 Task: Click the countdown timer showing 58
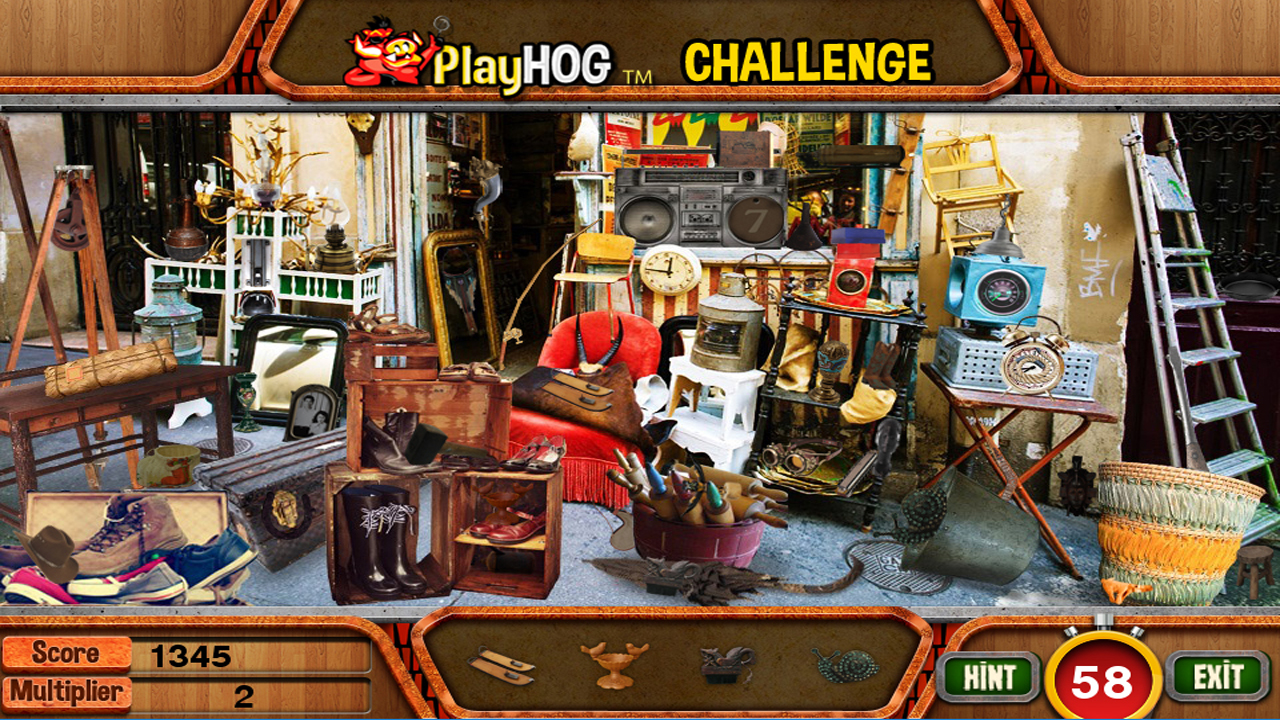[x=1100, y=679]
